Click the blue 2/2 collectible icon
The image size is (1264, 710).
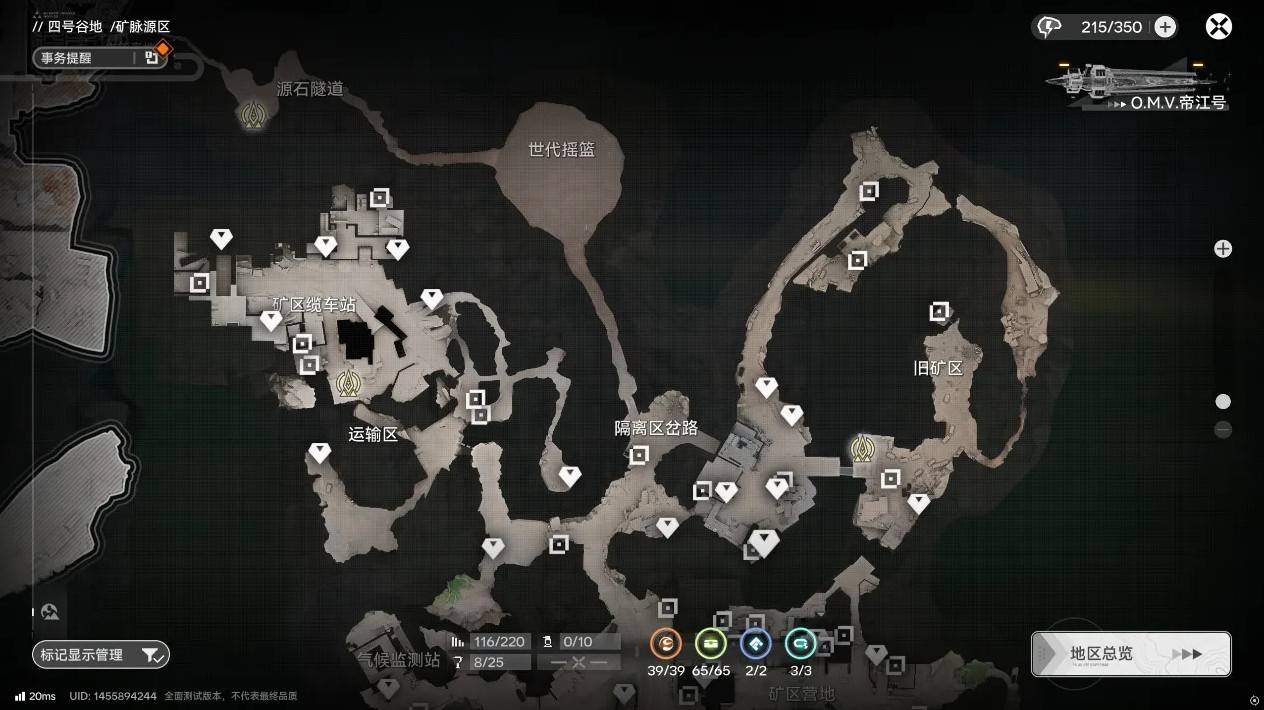(x=756, y=644)
